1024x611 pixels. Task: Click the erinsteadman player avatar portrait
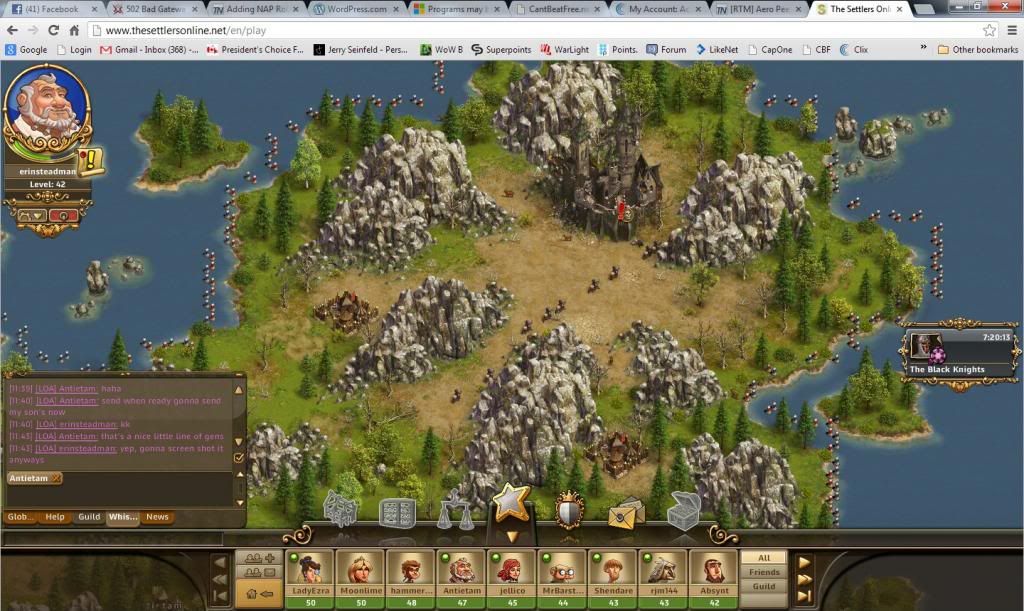pyautogui.click(x=46, y=114)
